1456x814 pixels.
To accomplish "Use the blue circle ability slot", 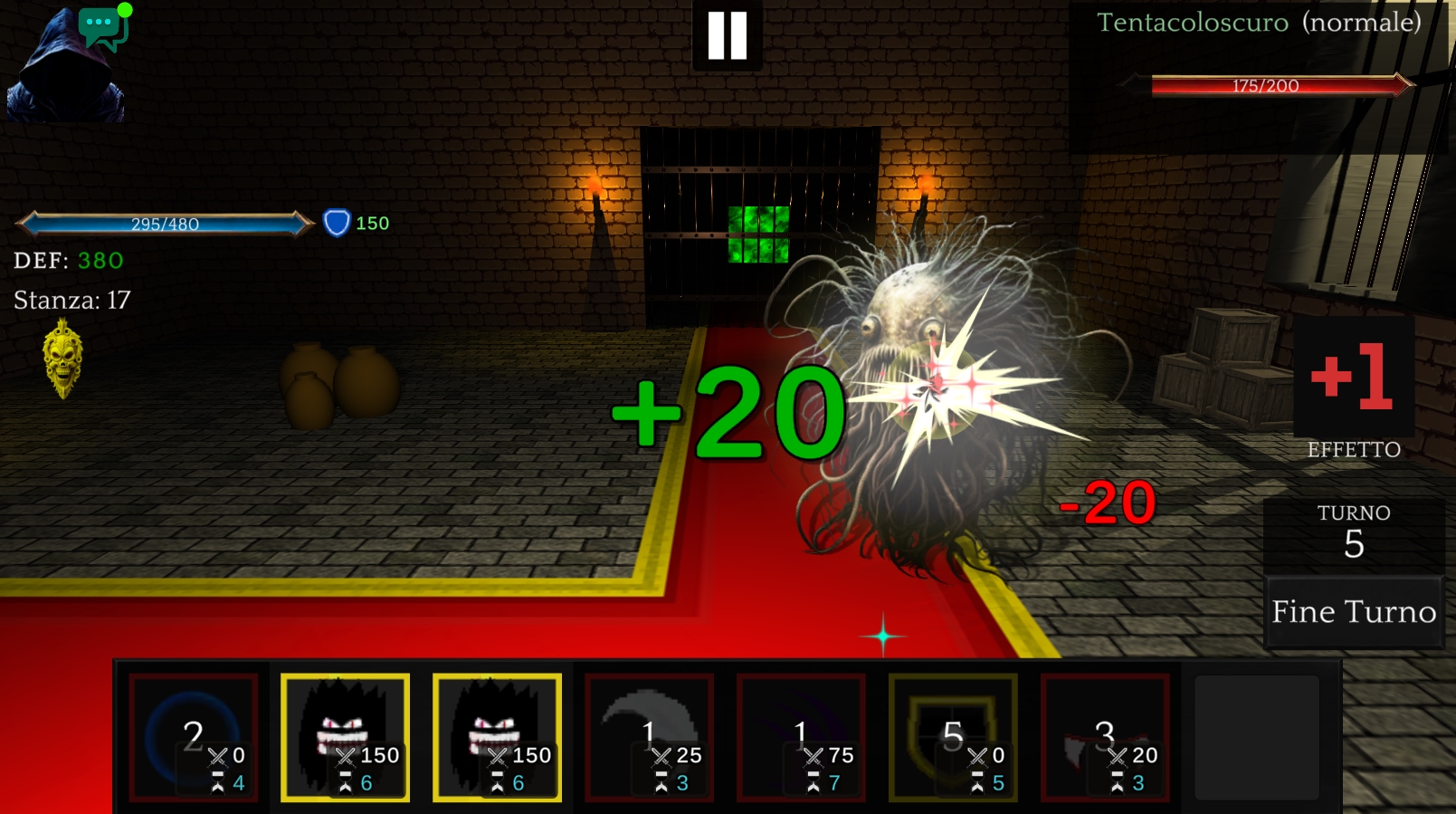I will pyautogui.click(x=194, y=737).
